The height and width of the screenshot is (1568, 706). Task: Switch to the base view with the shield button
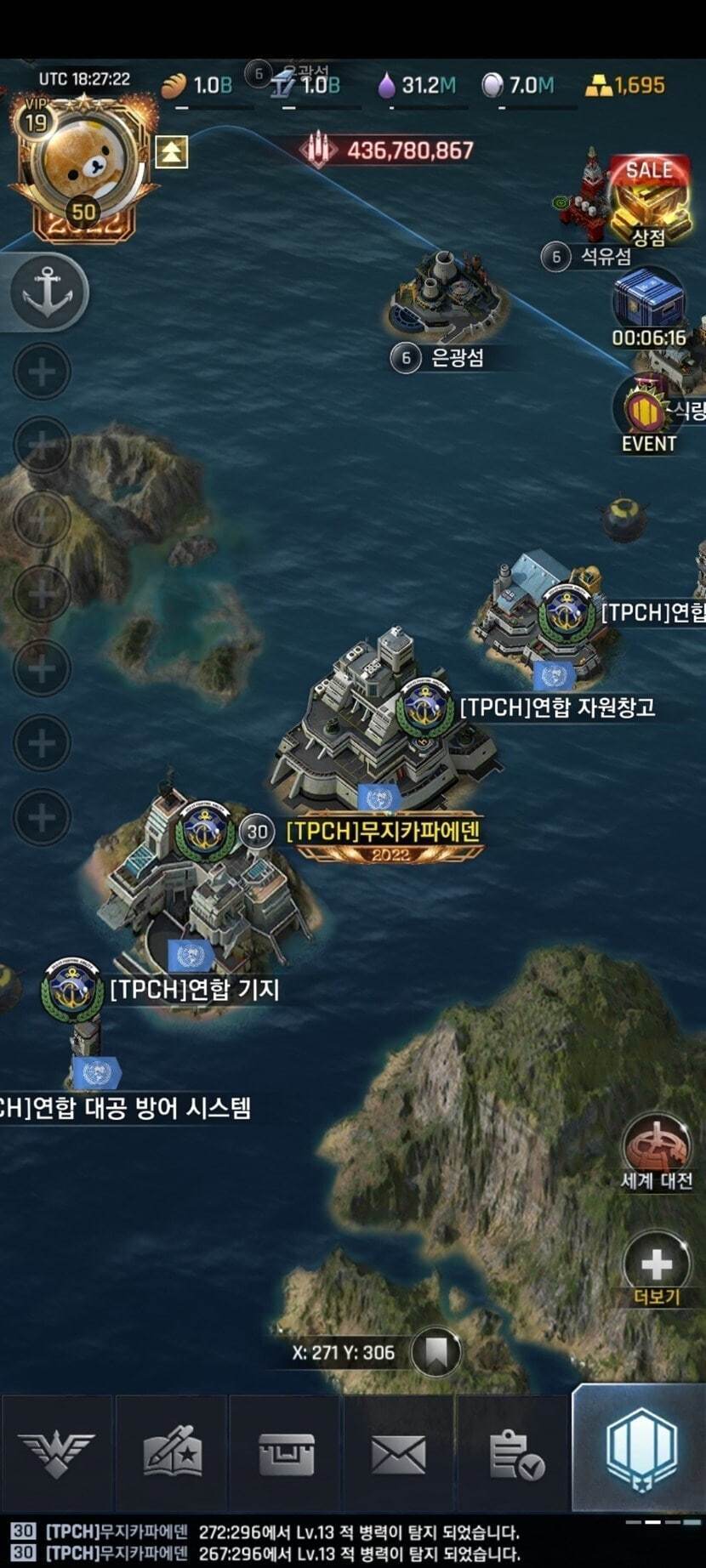641,1450
